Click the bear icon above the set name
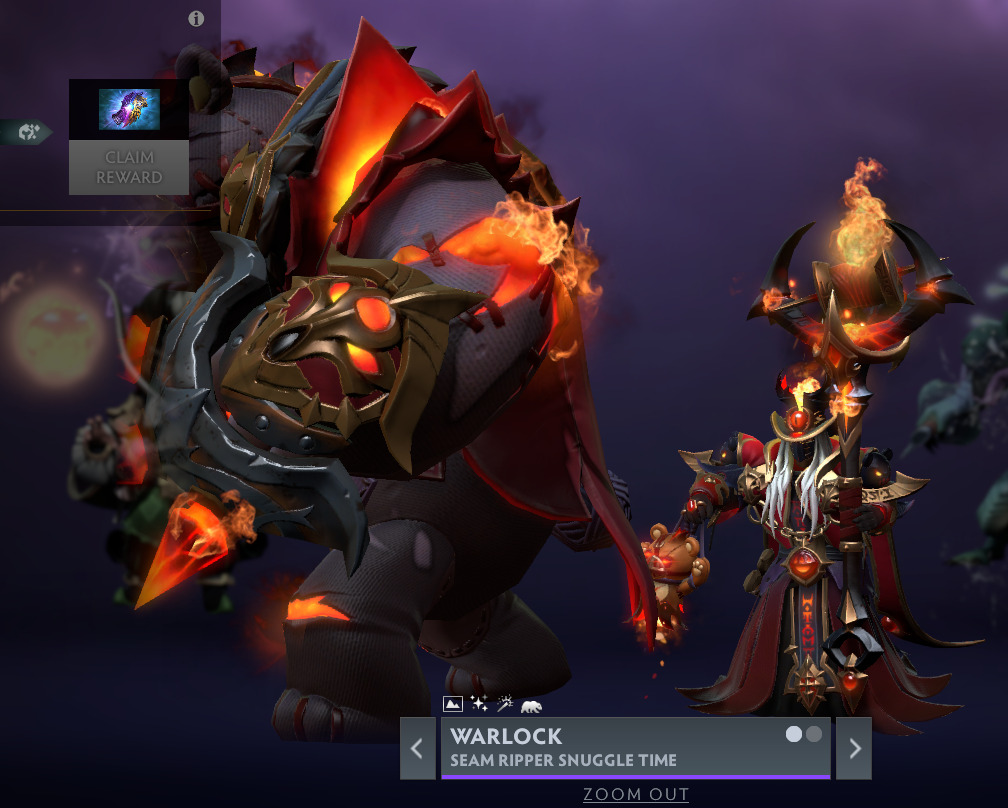 tap(531, 705)
